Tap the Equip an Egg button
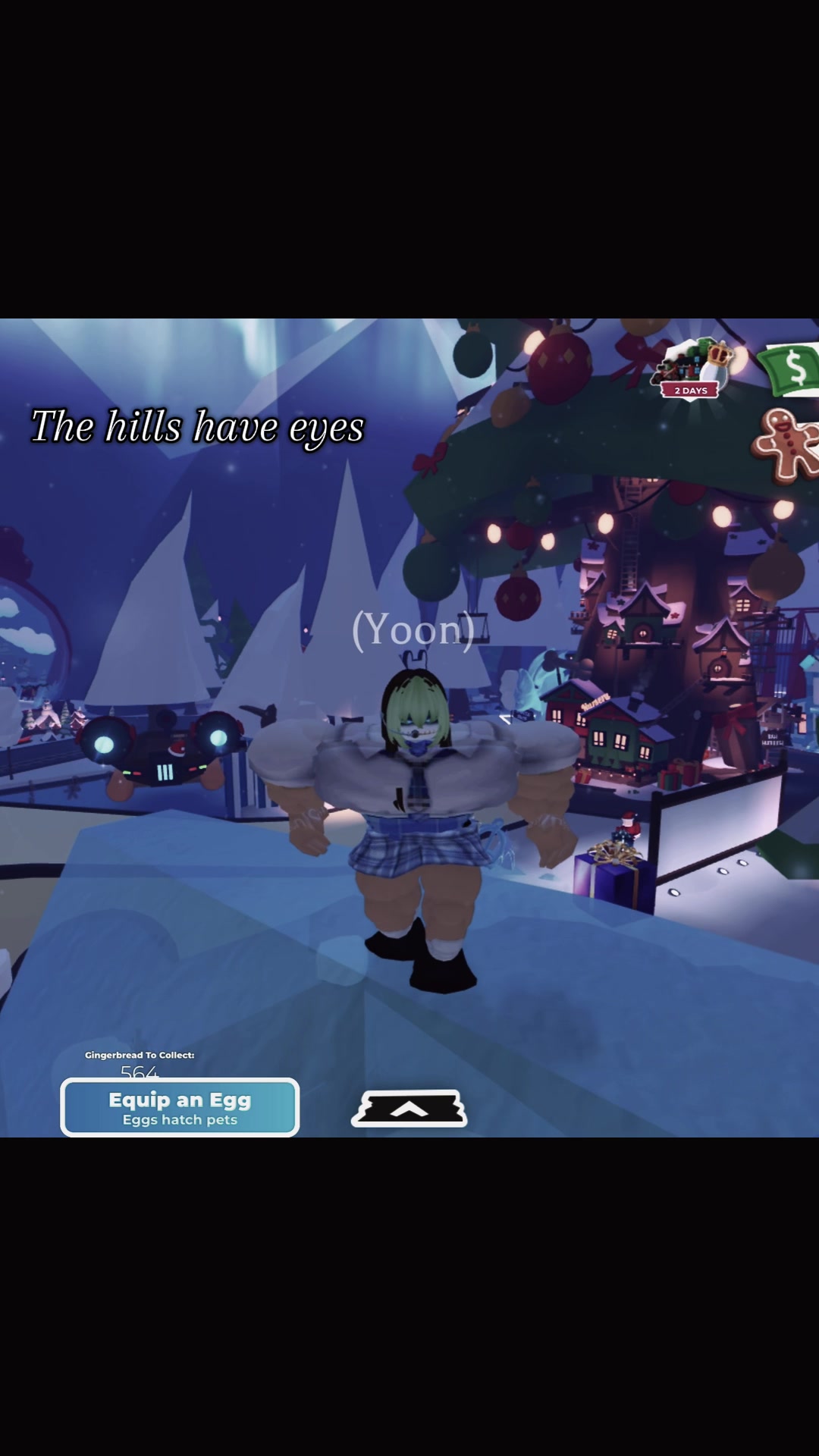This screenshot has width=819, height=1456. (180, 1108)
